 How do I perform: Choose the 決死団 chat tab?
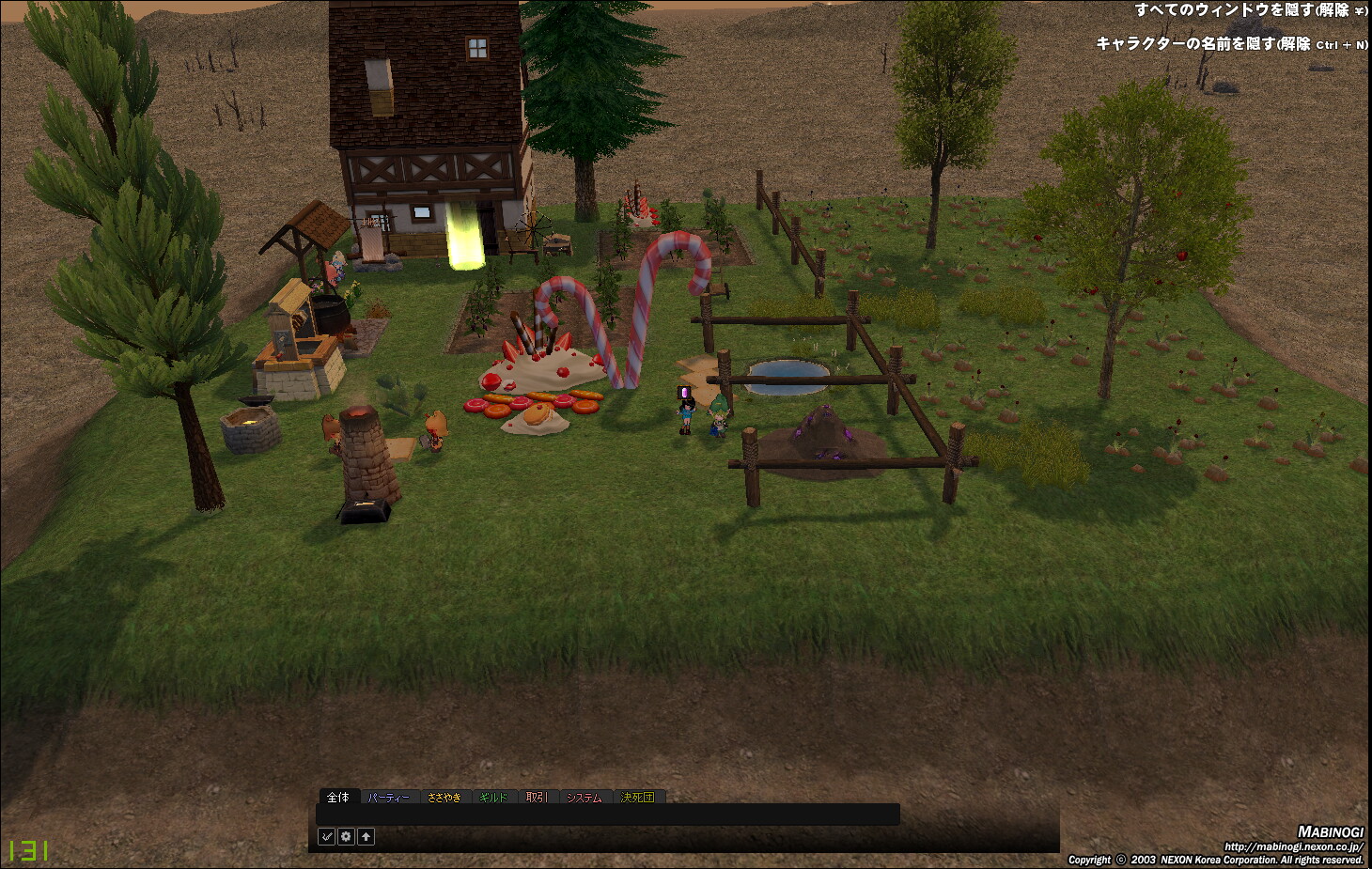tap(637, 797)
